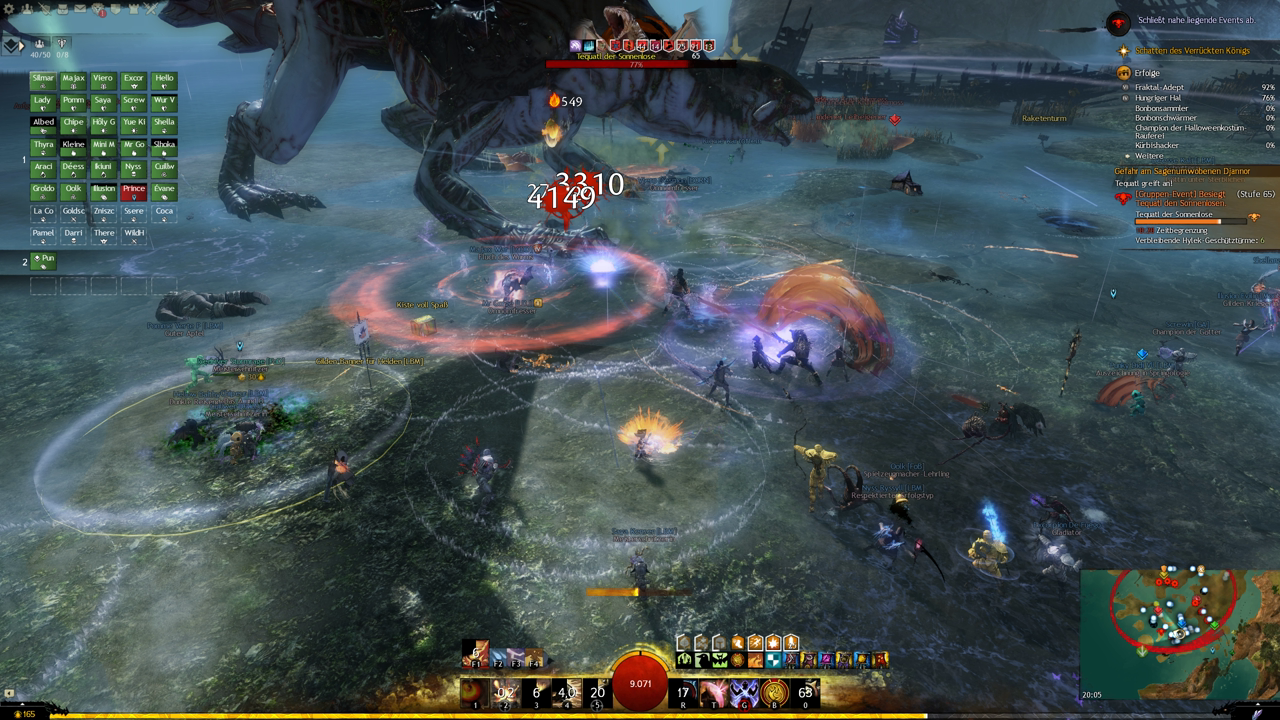Image resolution: width=1280 pixels, height=720 pixels.
Task: Use weapon skill in slot 1
Action: click(475, 692)
